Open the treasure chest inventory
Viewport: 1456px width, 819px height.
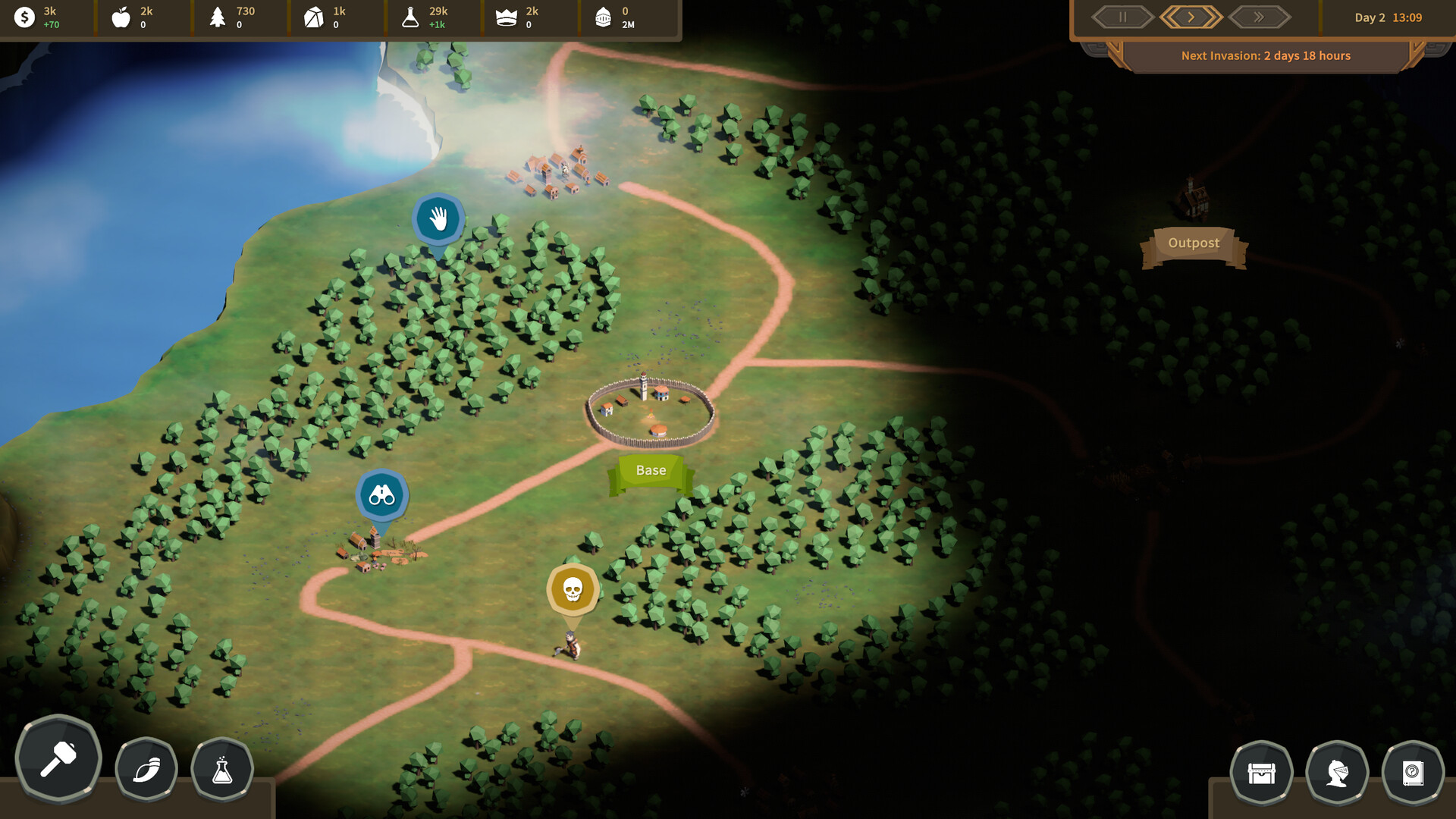[1261, 773]
